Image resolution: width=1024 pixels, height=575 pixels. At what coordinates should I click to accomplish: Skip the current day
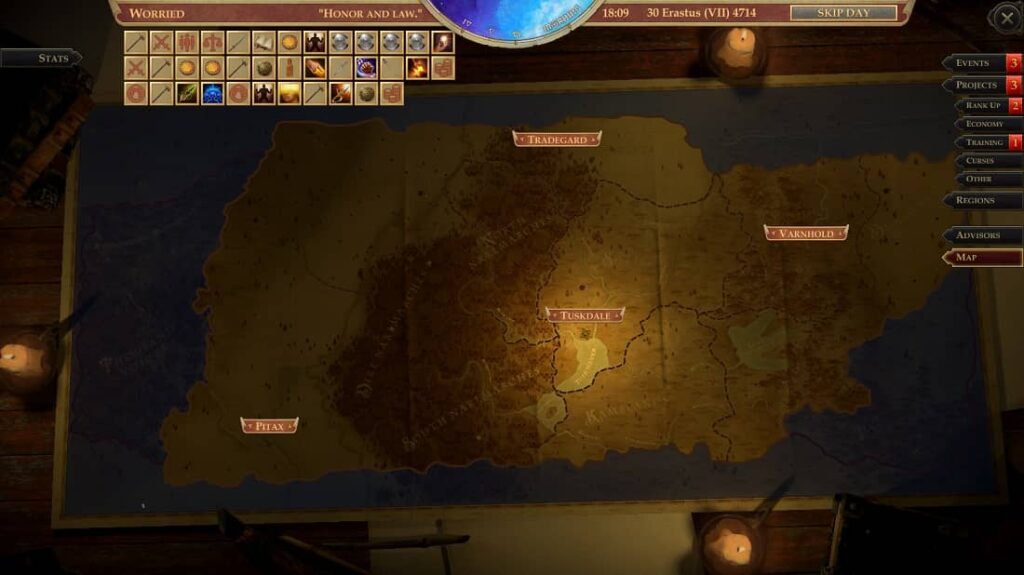[x=843, y=13]
